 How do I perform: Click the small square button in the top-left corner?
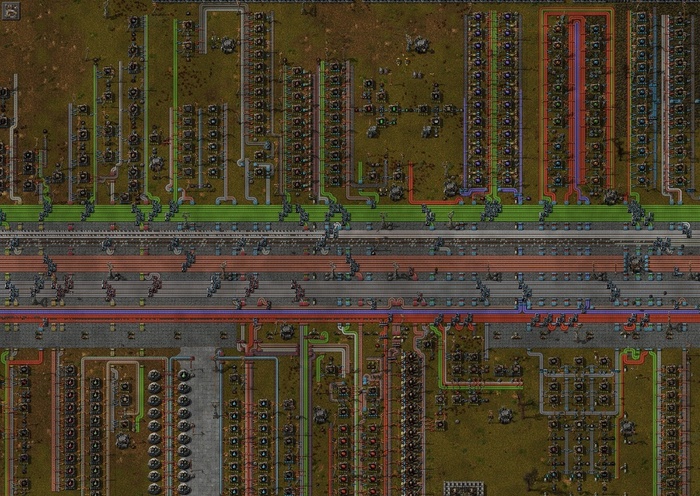pos(11,11)
